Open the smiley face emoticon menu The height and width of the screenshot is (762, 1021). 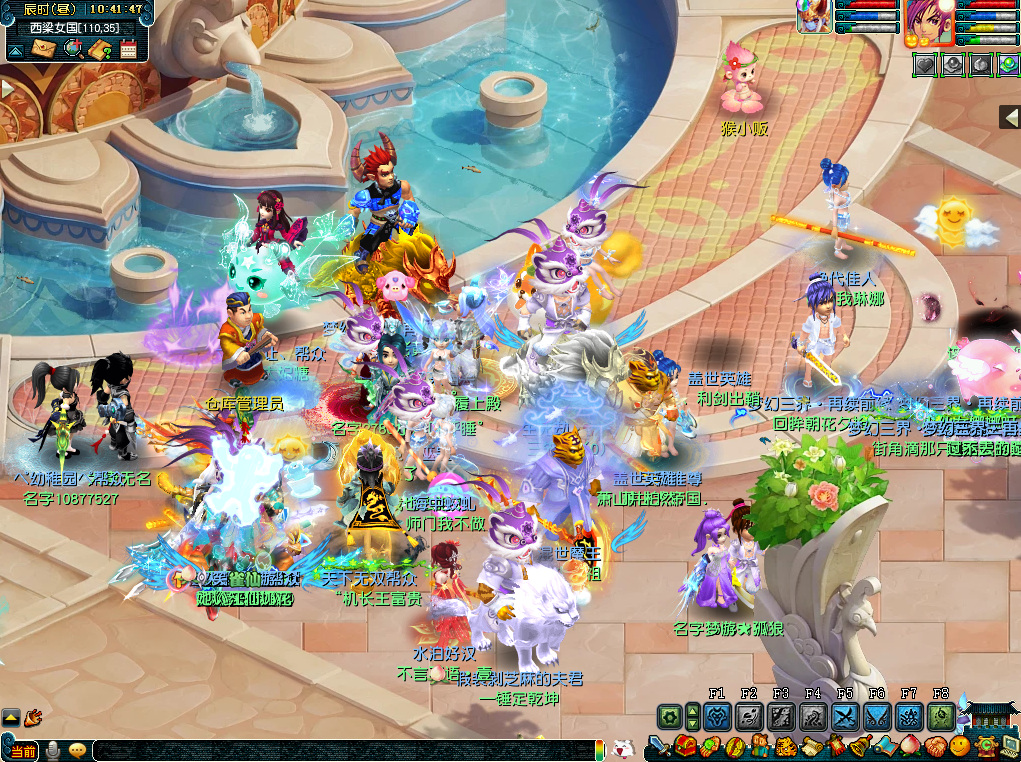[x=960, y=746]
